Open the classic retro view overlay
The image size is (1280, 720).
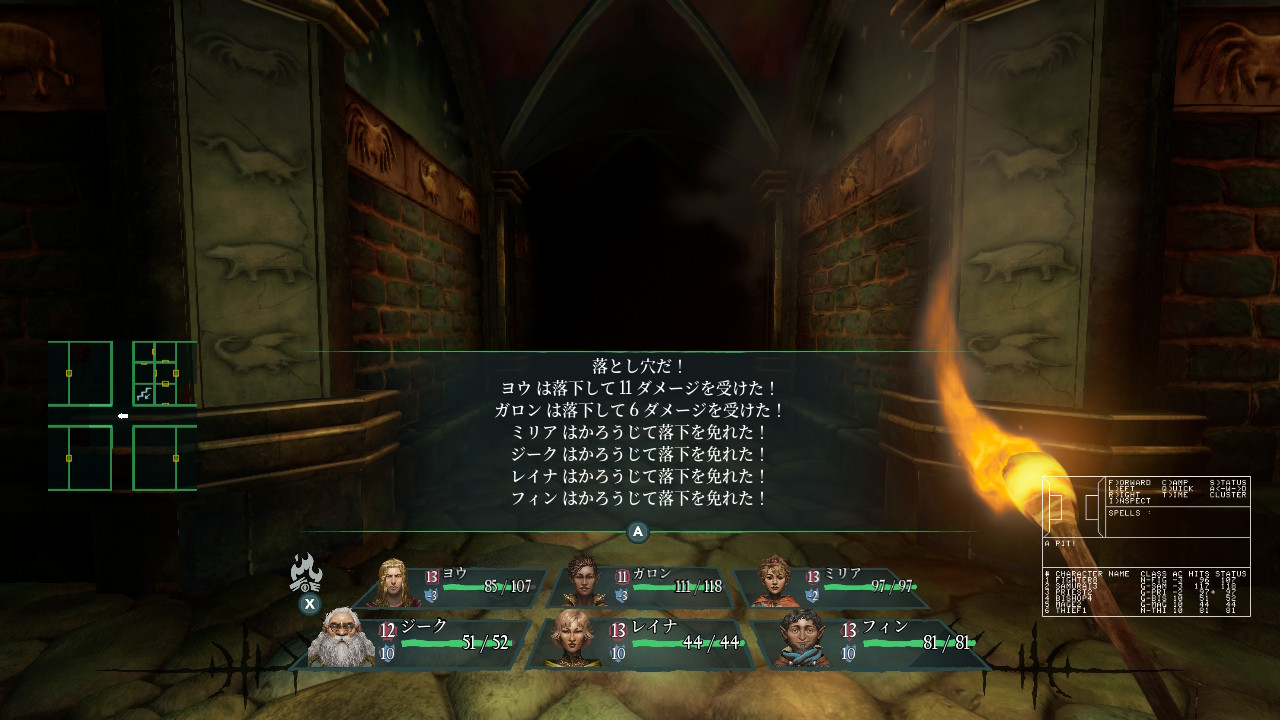click(x=1146, y=546)
